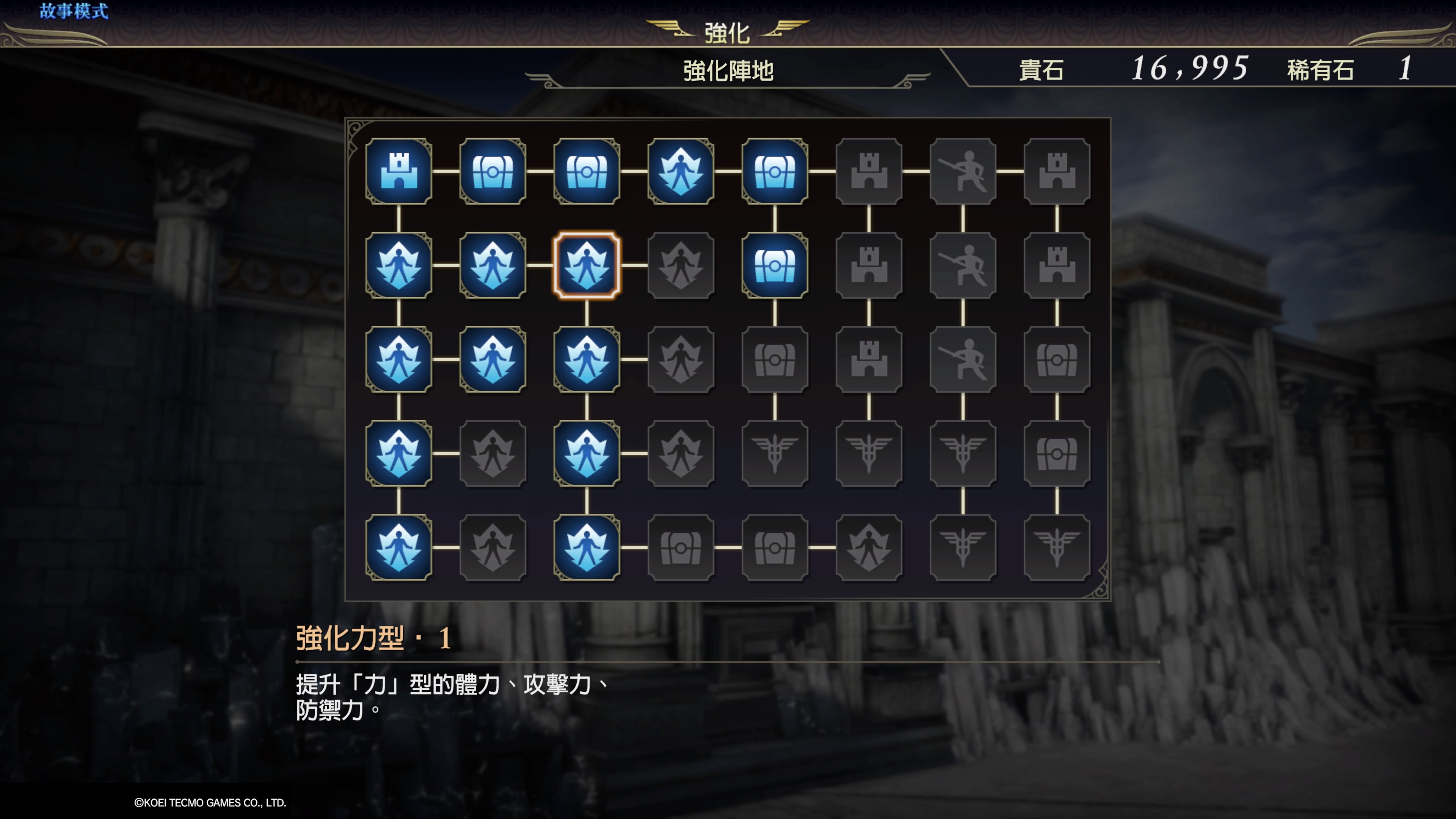Select the leftmost blue stat node in the third row

[x=400, y=360]
